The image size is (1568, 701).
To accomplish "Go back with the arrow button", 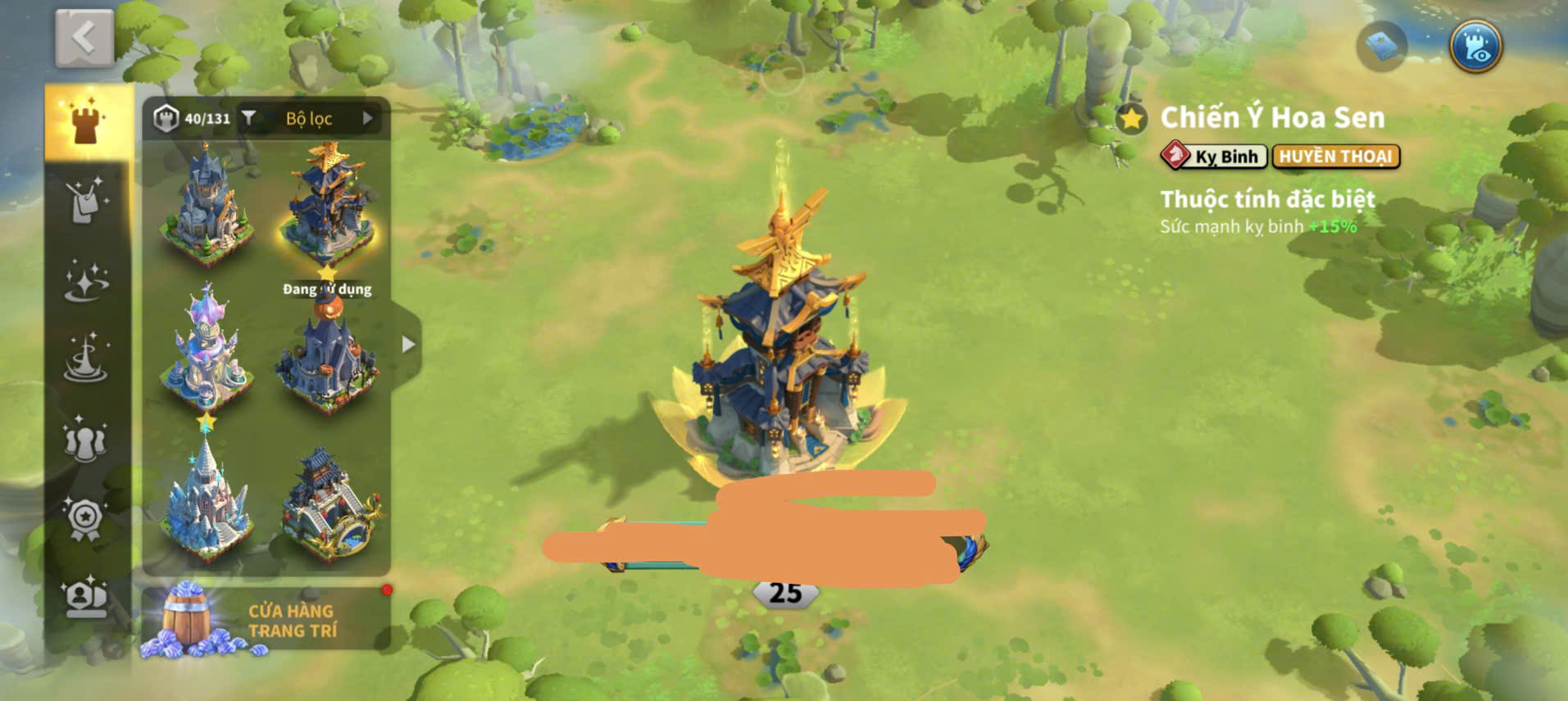I will [x=84, y=39].
